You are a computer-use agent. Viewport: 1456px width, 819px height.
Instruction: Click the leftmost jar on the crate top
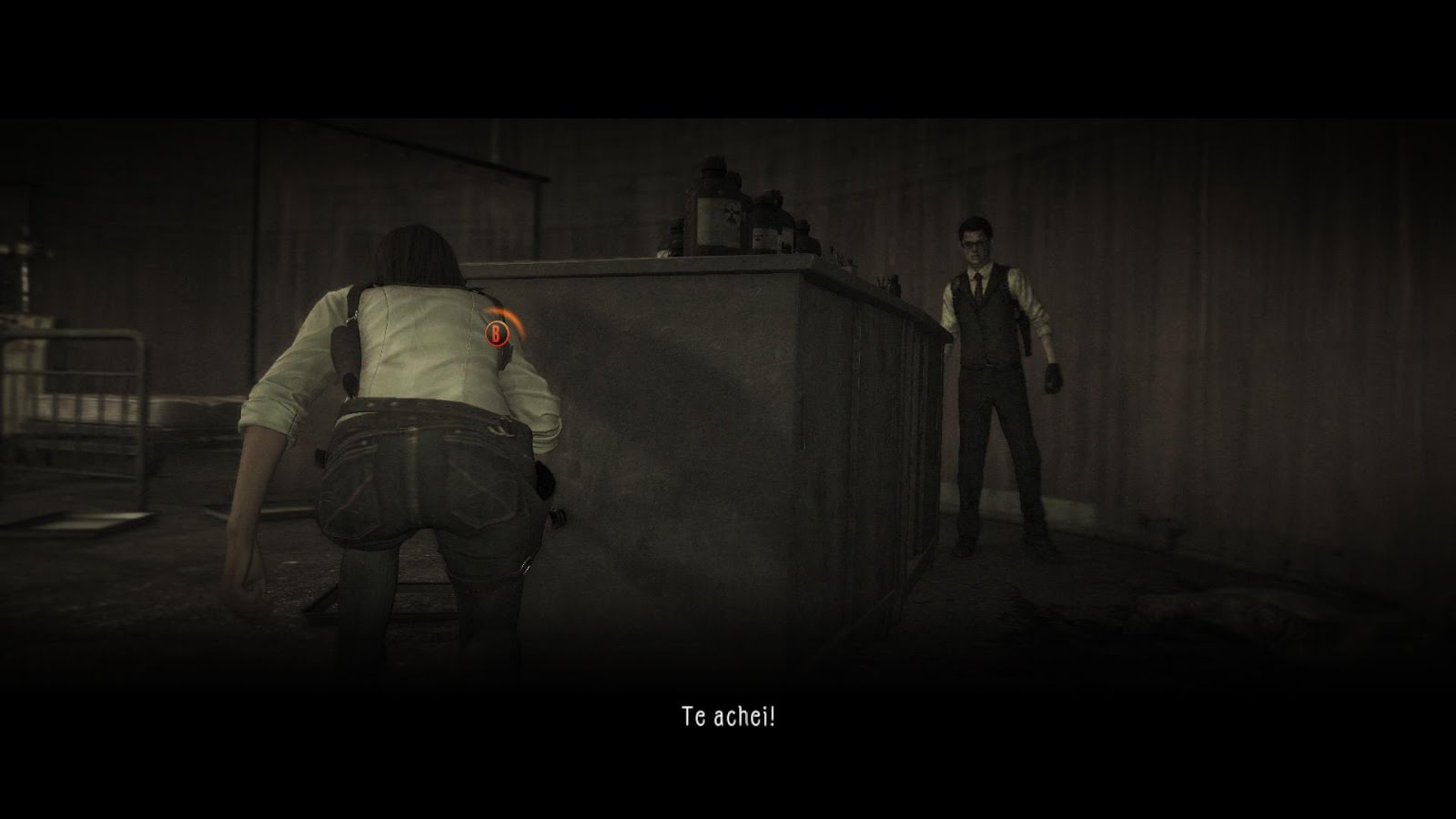(675, 237)
